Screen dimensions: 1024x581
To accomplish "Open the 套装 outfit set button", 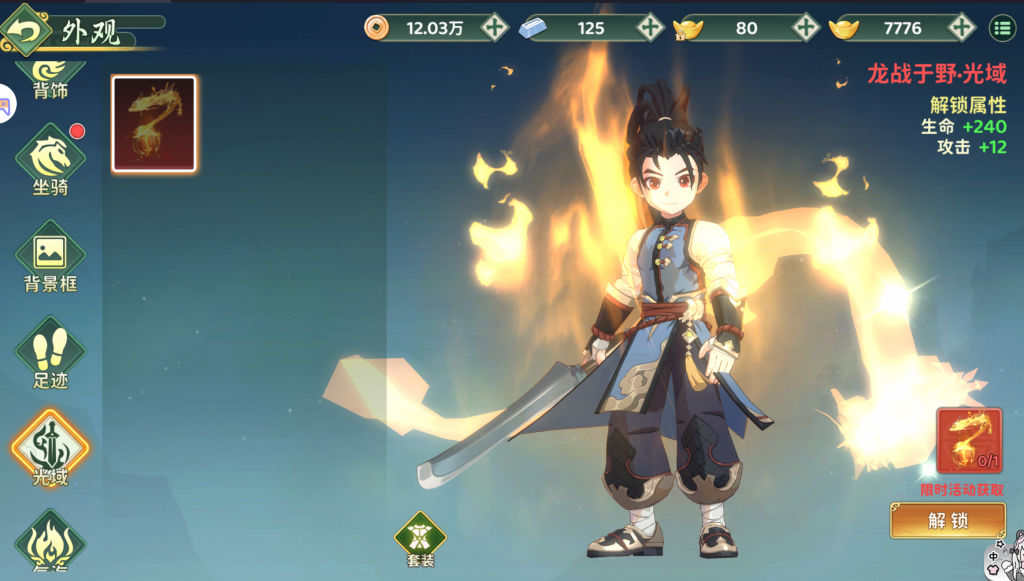I will [420, 538].
